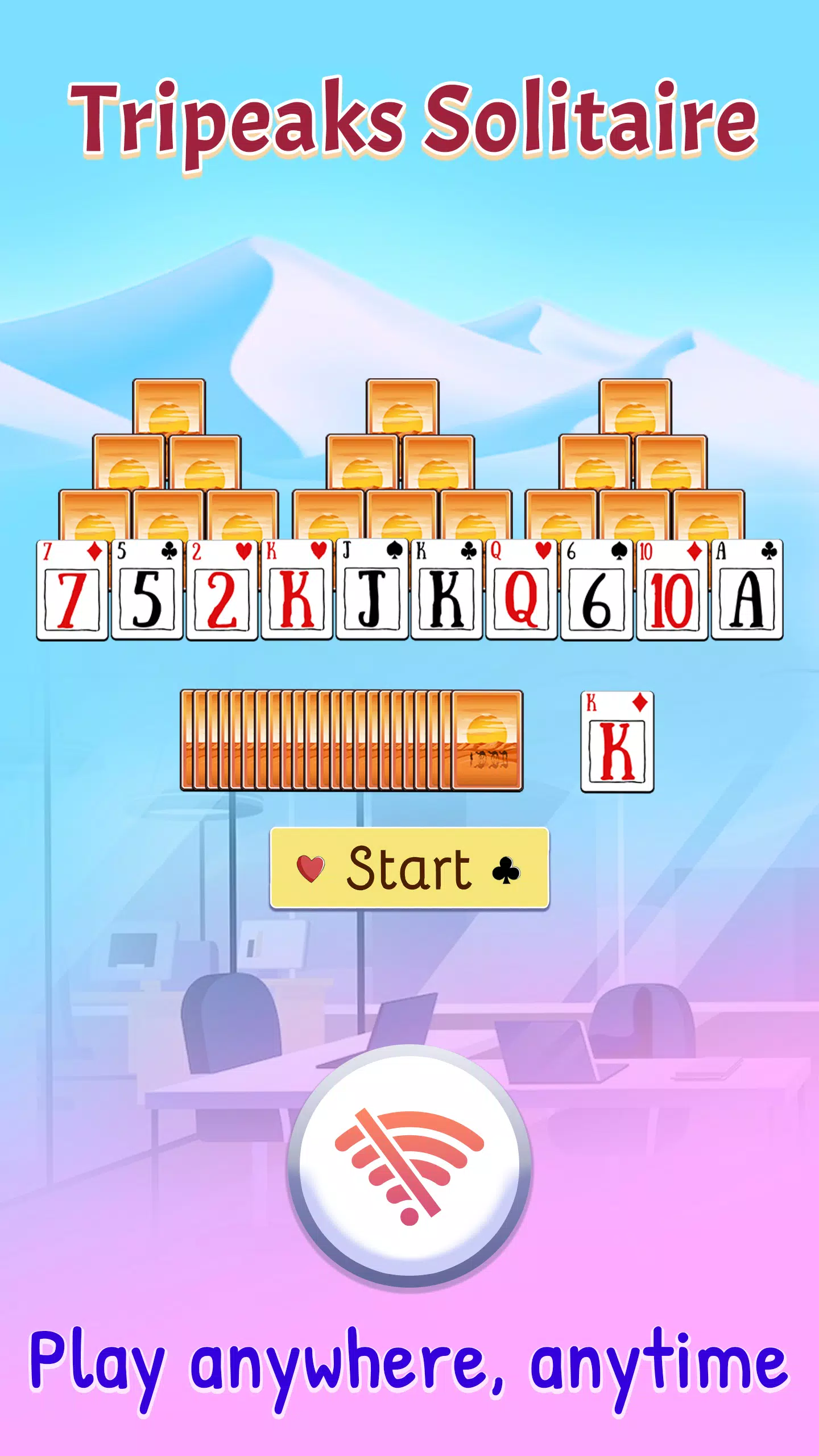Image resolution: width=819 pixels, height=1456 pixels.
Task: Select the King of clubs card
Action: tap(447, 590)
